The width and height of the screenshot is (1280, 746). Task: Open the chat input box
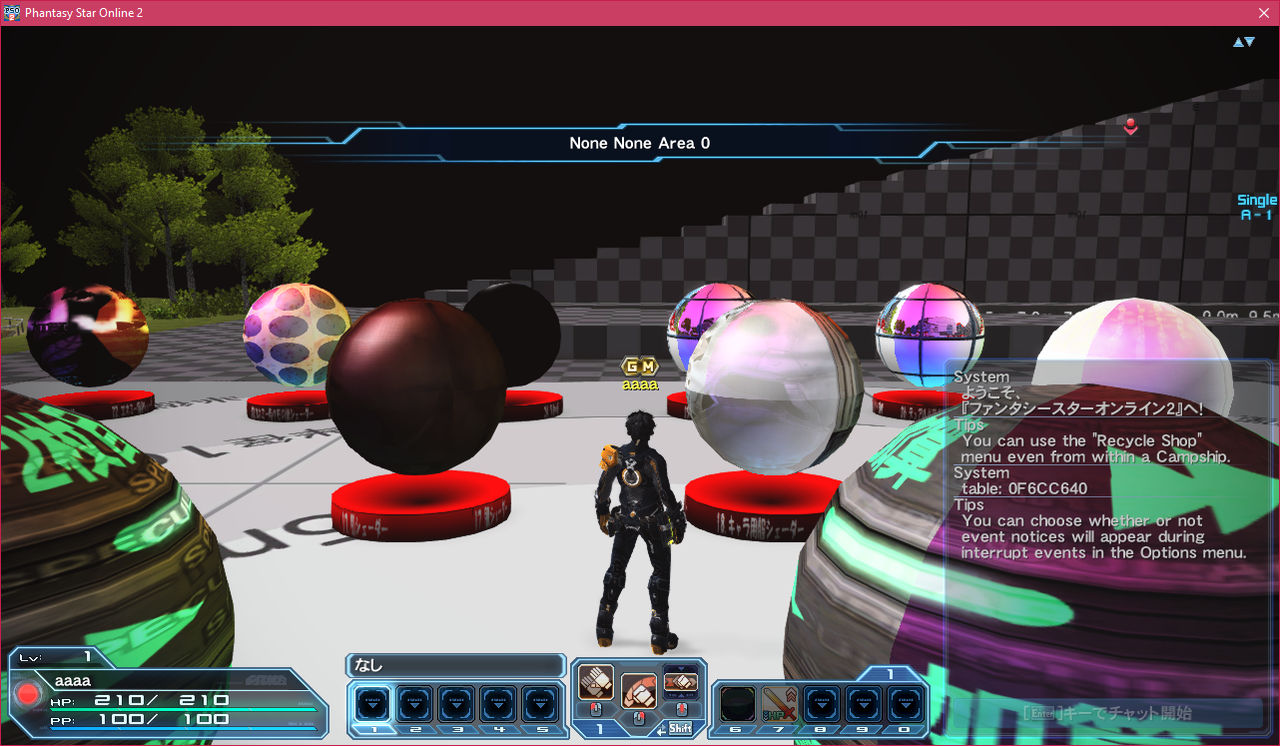(1105, 714)
